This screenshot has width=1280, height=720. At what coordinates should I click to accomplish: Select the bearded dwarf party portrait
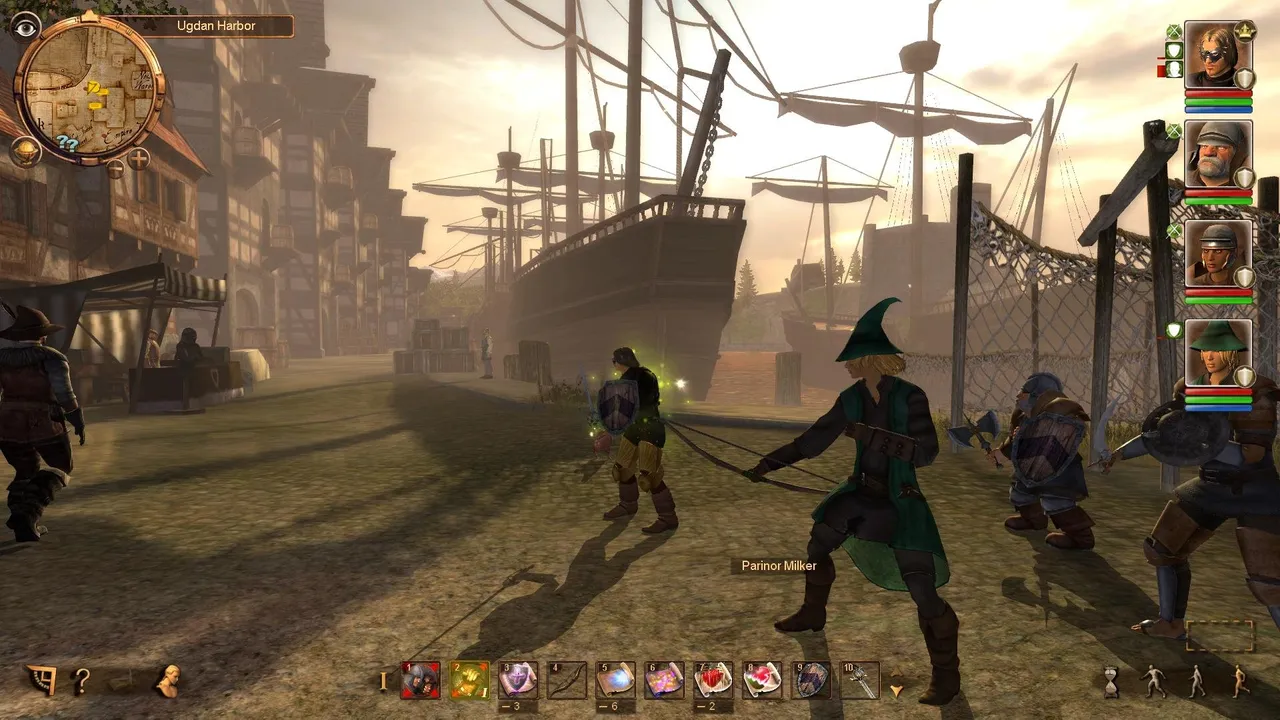[x=1217, y=155]
